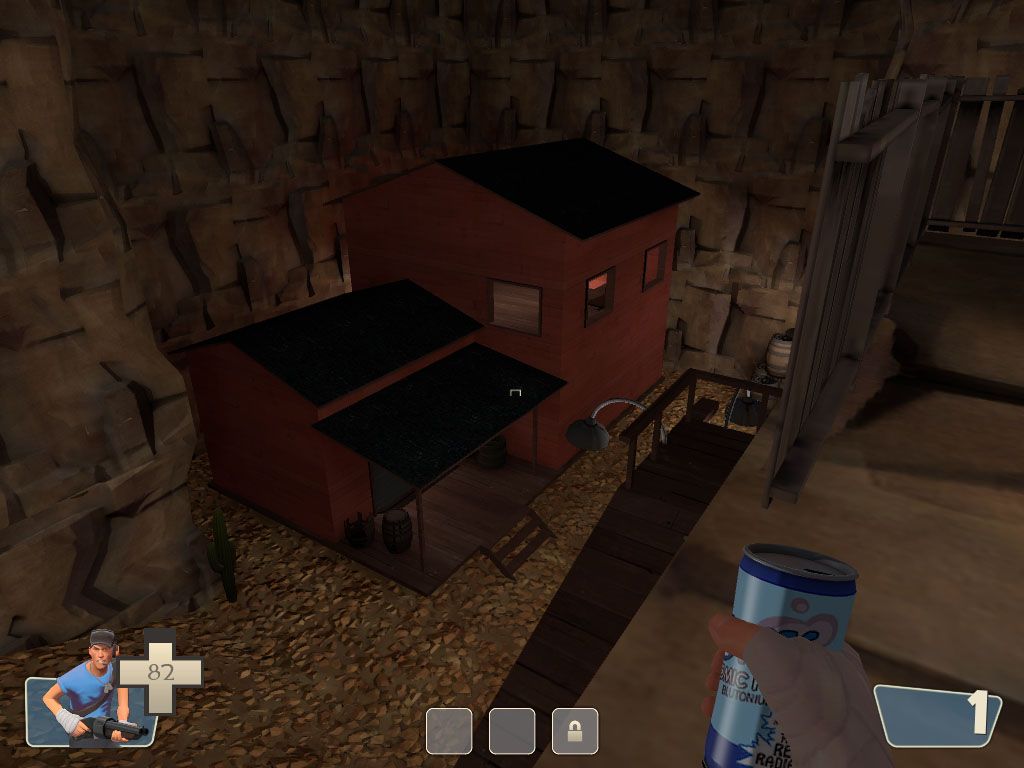Select the padlock-locked slot
The width and height of the screenshot is (1024, 768).
point(574,731)
